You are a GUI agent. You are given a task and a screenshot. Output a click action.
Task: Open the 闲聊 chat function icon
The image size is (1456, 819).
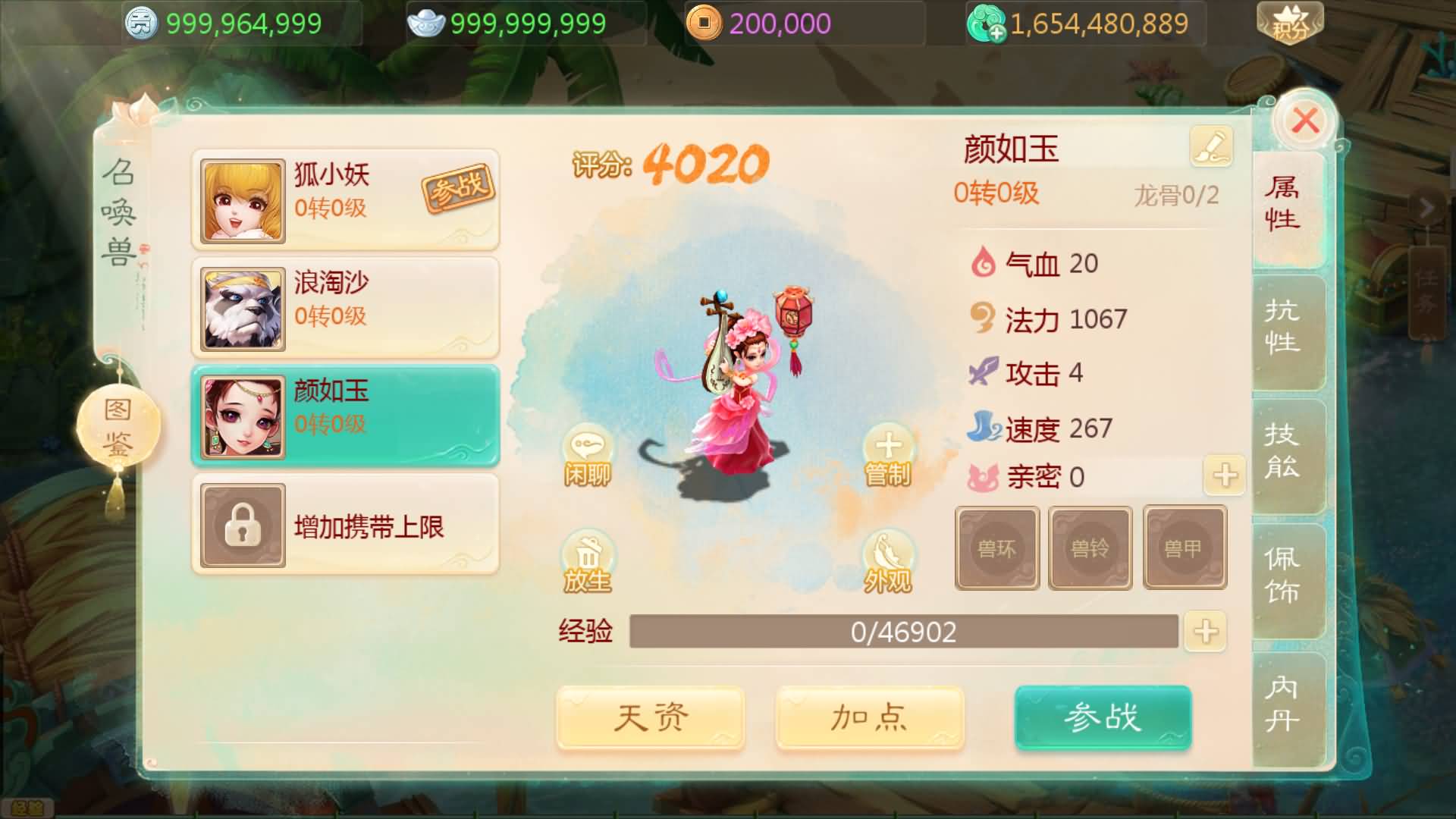click(588, 455)
